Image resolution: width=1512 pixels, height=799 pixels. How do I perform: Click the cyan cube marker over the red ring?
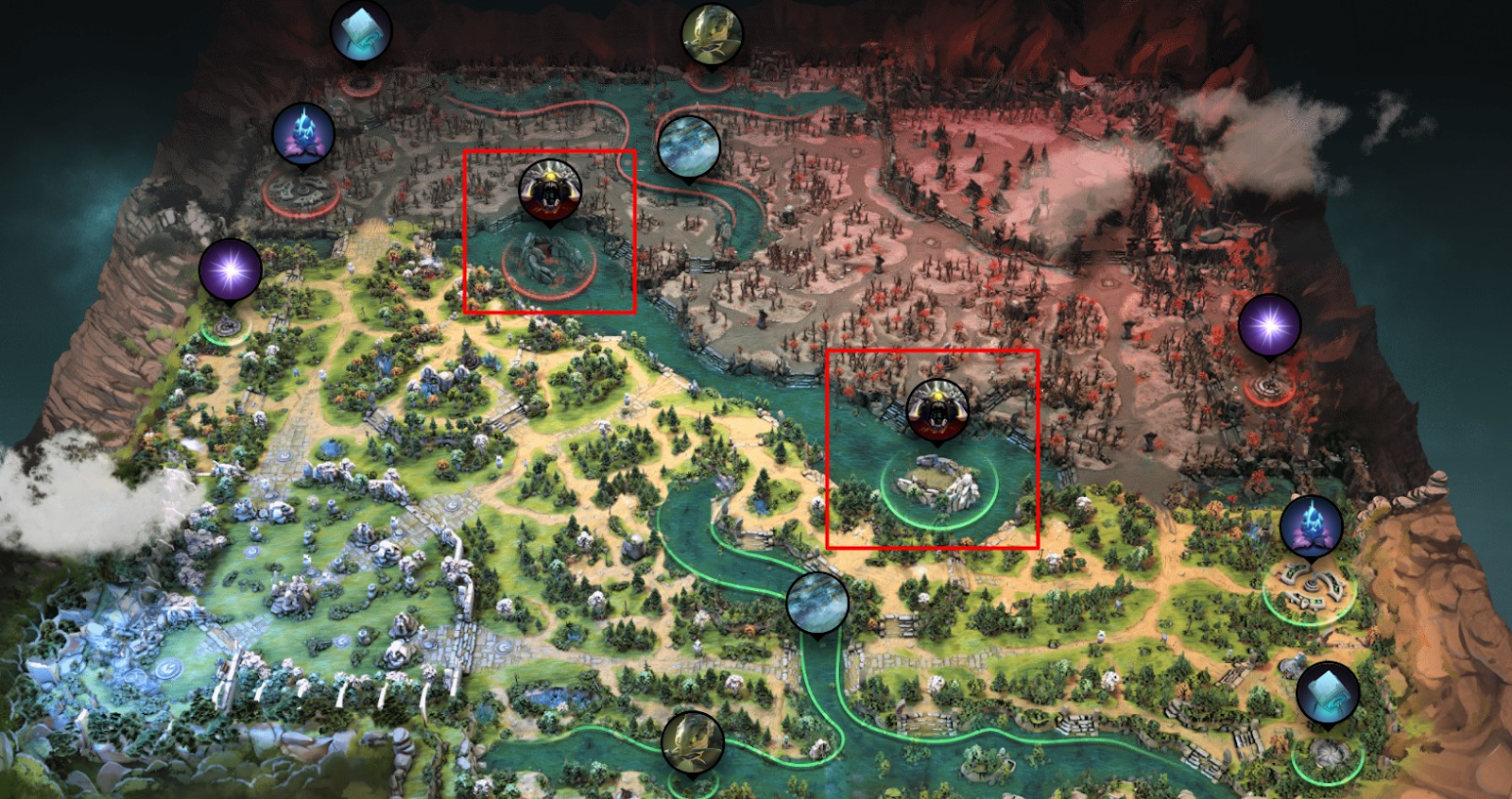click(360, 30)
